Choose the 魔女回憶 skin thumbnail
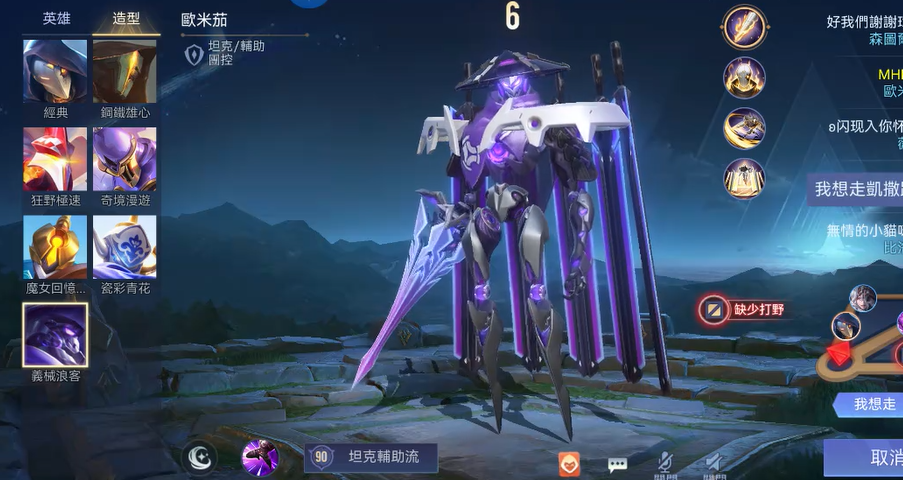The image size is (903, 480). pos(55,246)
